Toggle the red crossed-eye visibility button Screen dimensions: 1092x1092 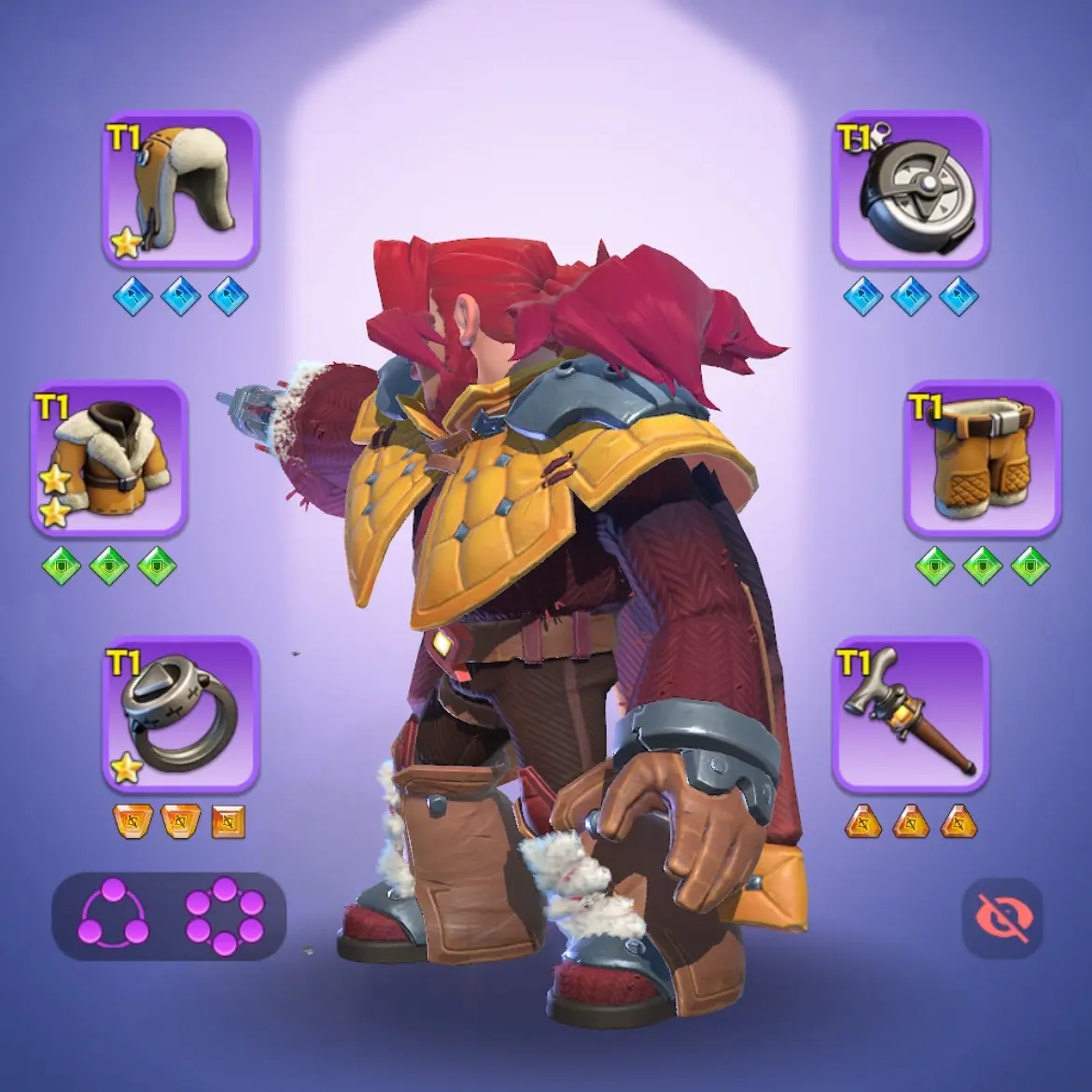[1002, 917]
